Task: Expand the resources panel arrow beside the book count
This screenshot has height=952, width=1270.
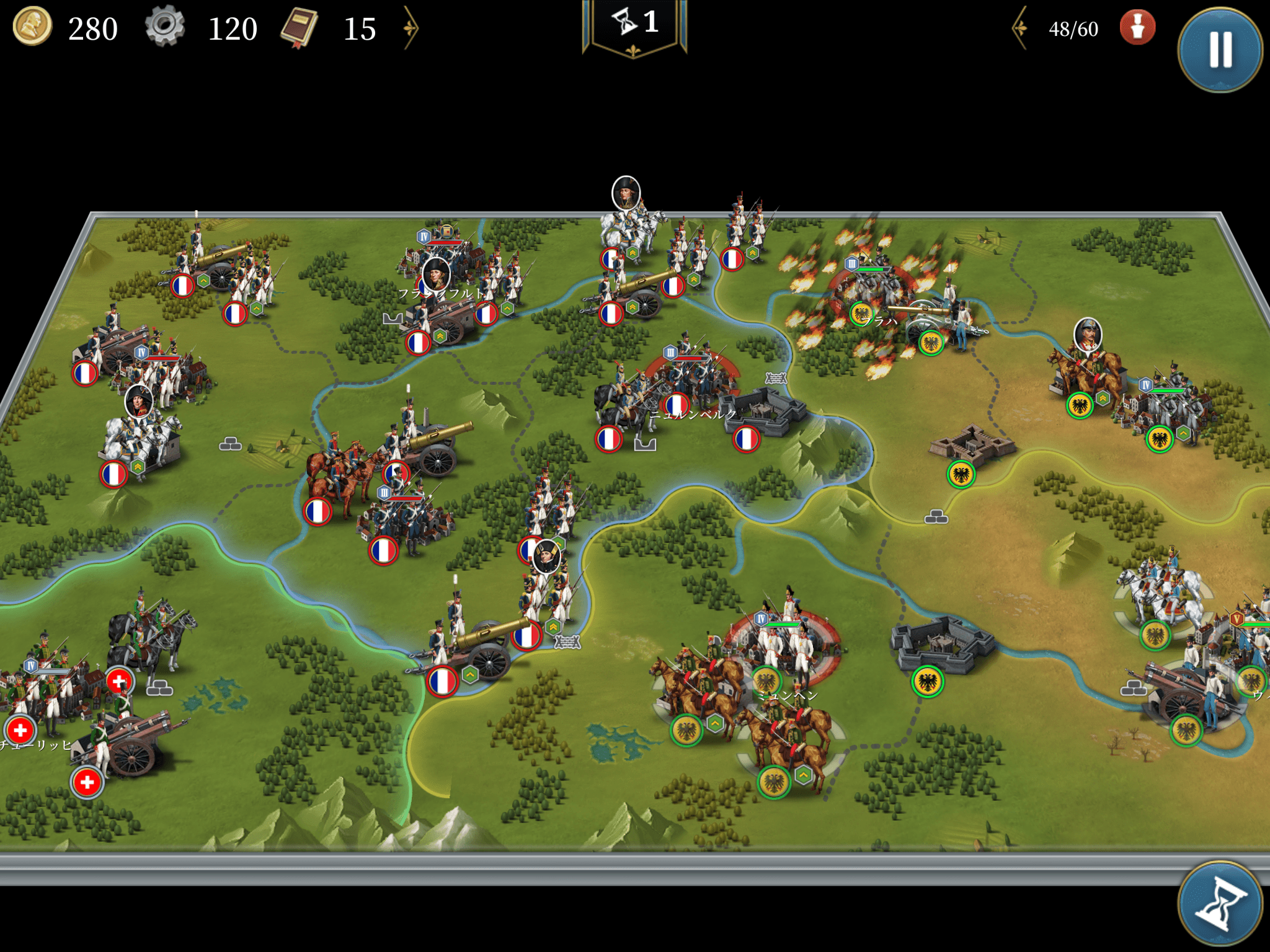Action: [x=411, y=28]
